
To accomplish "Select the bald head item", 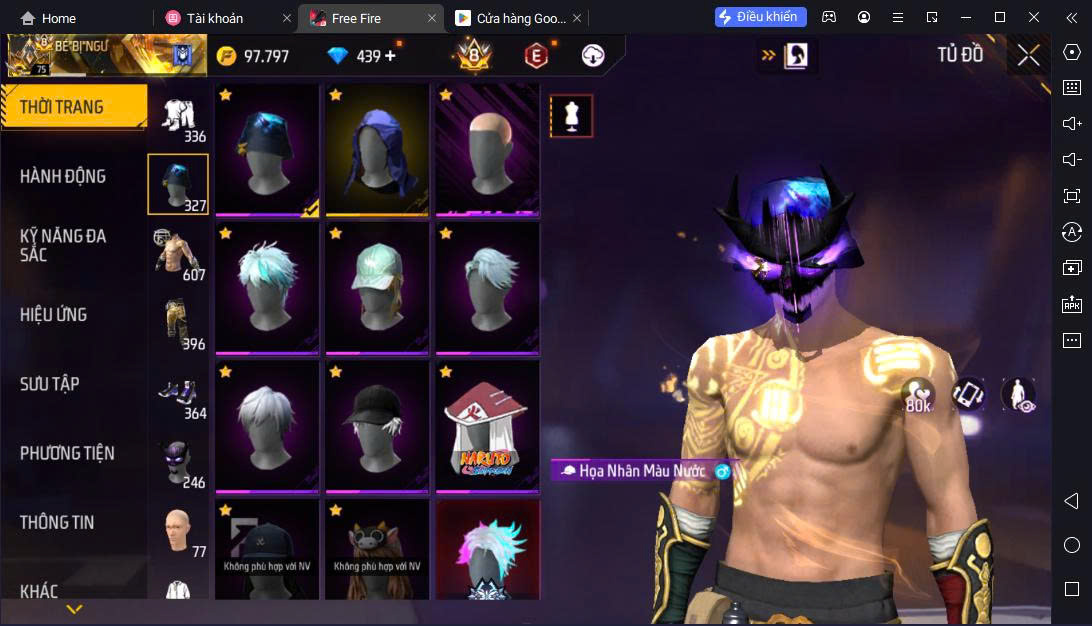I will tap(487, 149).
